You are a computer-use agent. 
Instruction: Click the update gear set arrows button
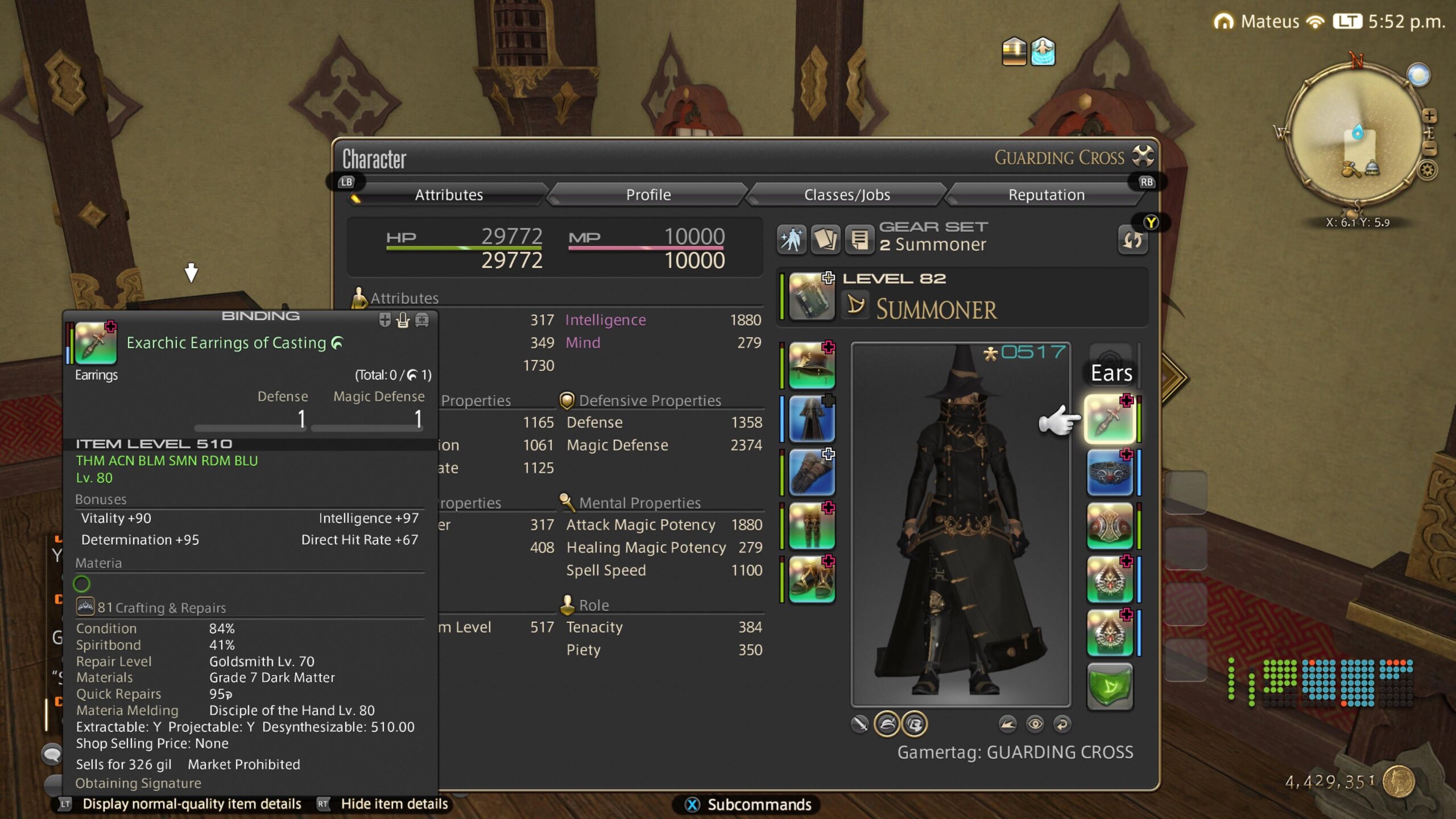click(1132, 241)
